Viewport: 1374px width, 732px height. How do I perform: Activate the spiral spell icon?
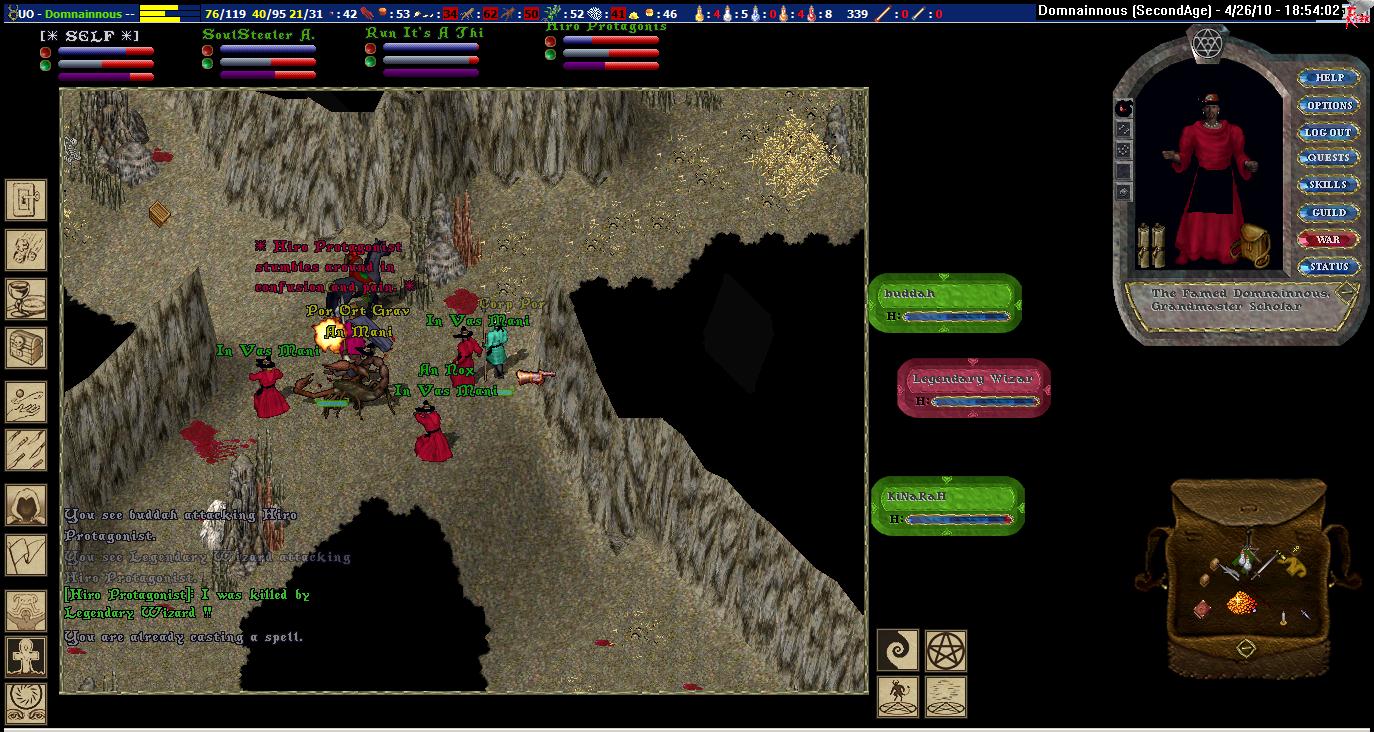pyautogui.click(x=897, y=650)
